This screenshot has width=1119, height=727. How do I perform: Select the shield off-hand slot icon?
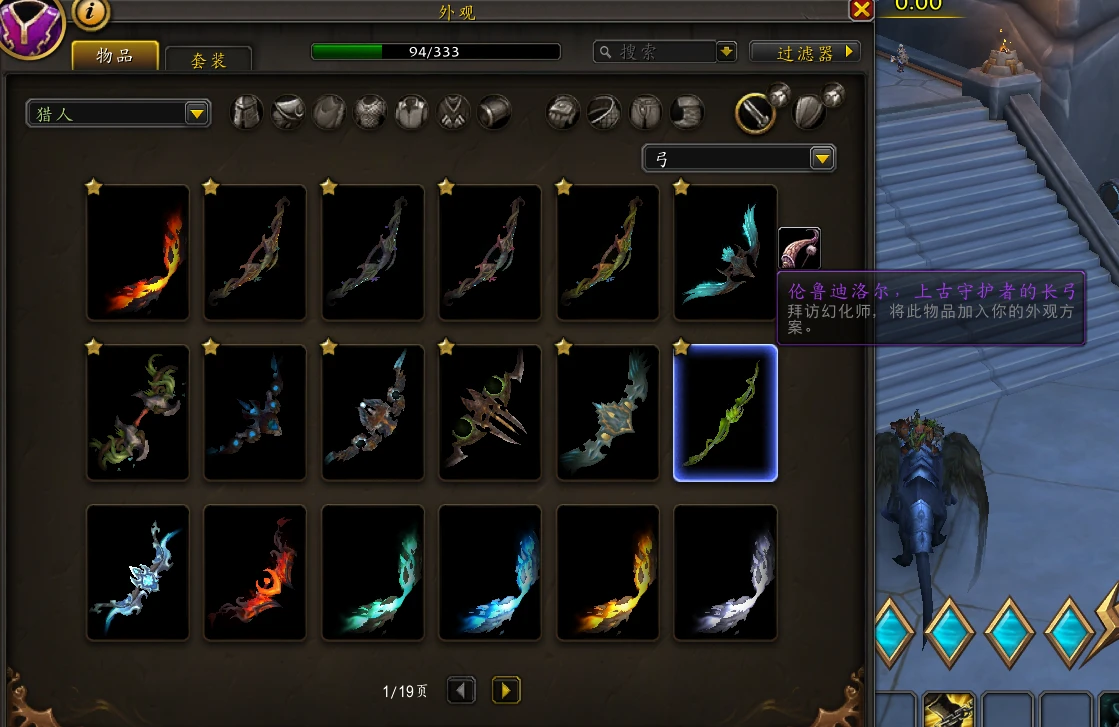808,111
